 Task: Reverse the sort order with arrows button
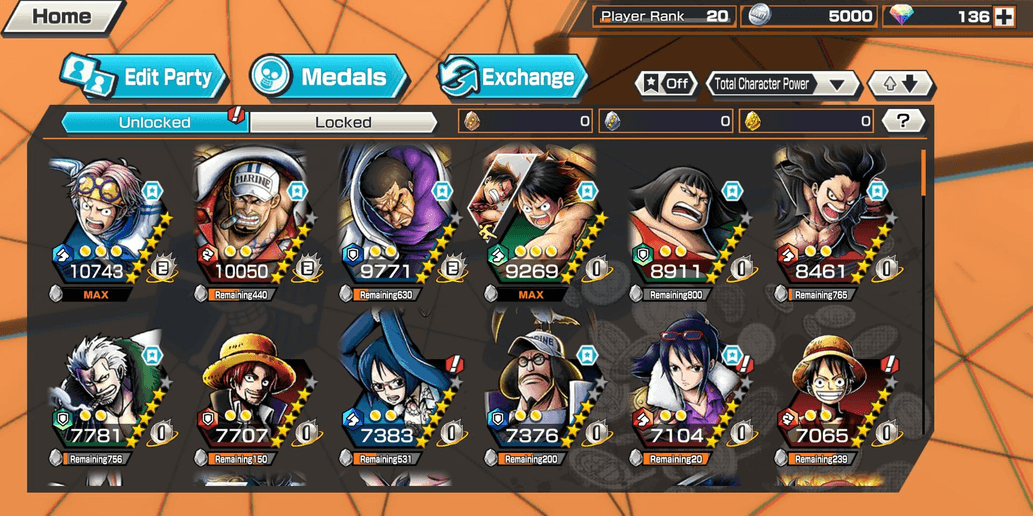click(x=900, y=84)
